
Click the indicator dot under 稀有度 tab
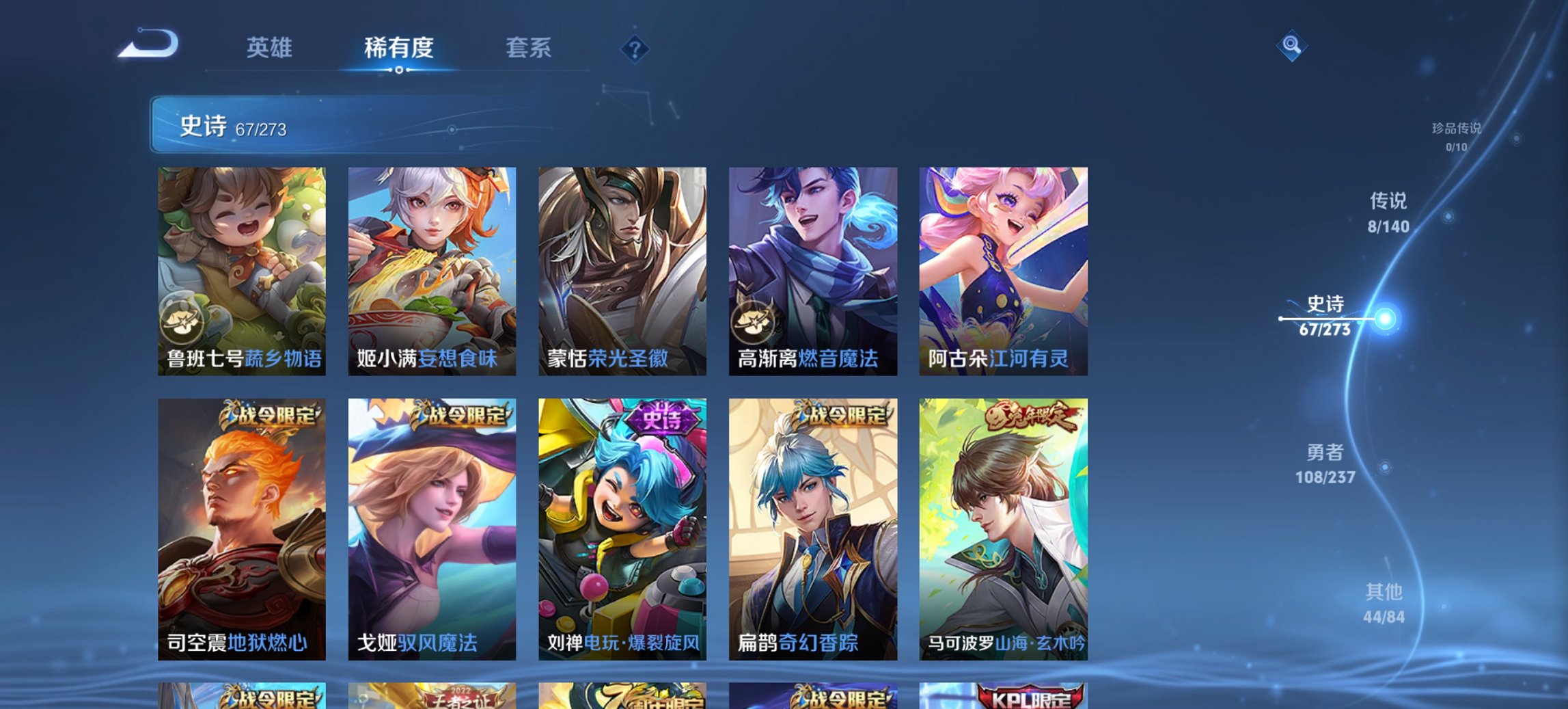click(398, 70)
